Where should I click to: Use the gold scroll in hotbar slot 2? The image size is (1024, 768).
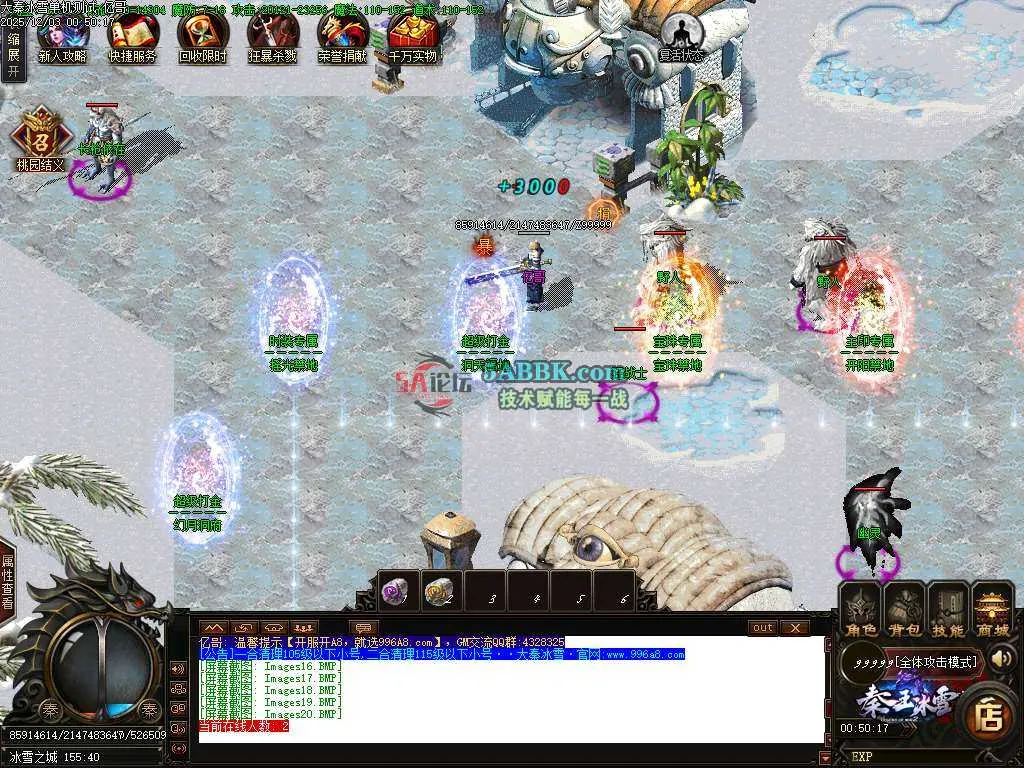440,591
